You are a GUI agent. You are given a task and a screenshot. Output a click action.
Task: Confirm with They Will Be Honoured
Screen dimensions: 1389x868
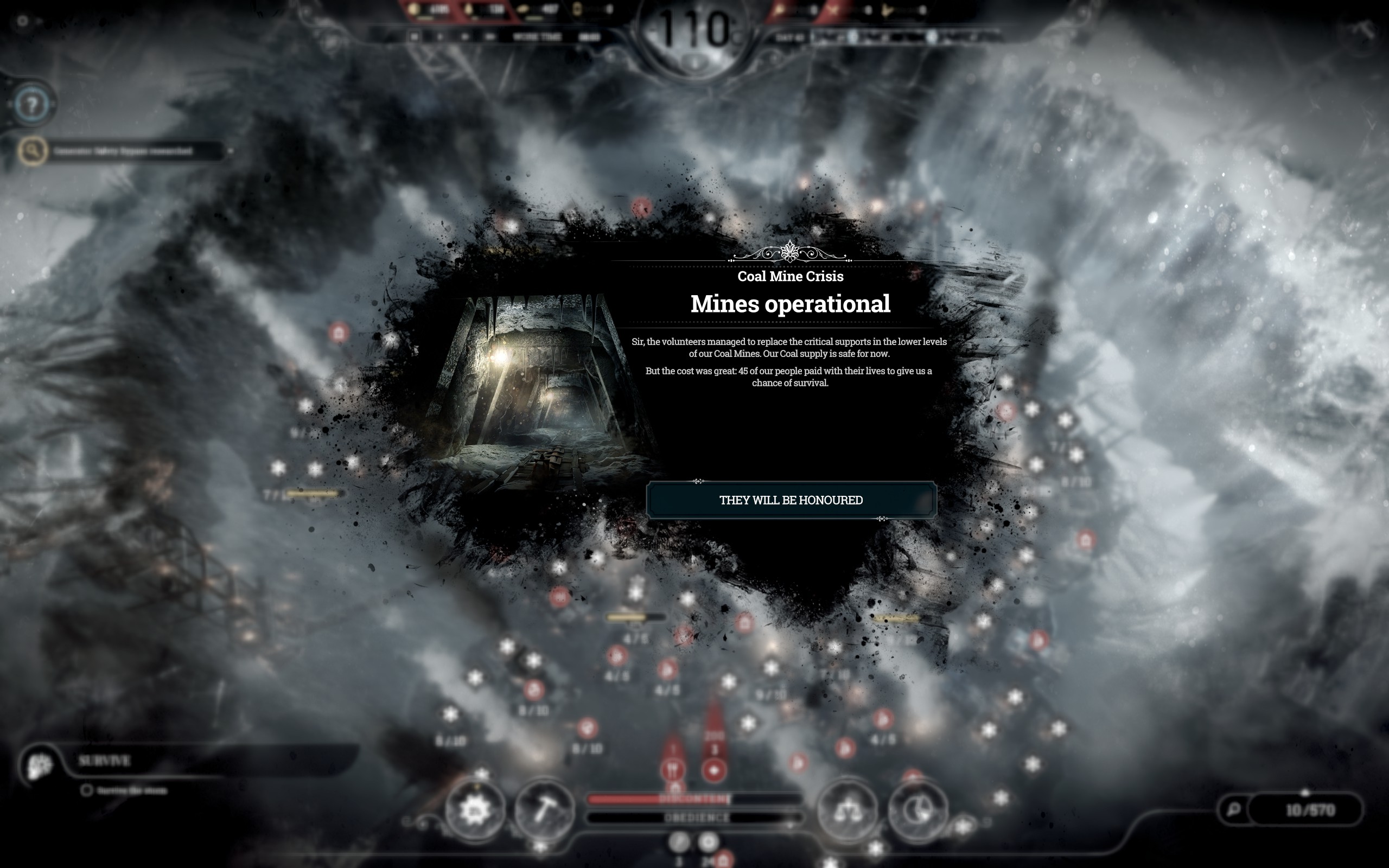pyautogui.click(x=791, y=500)
